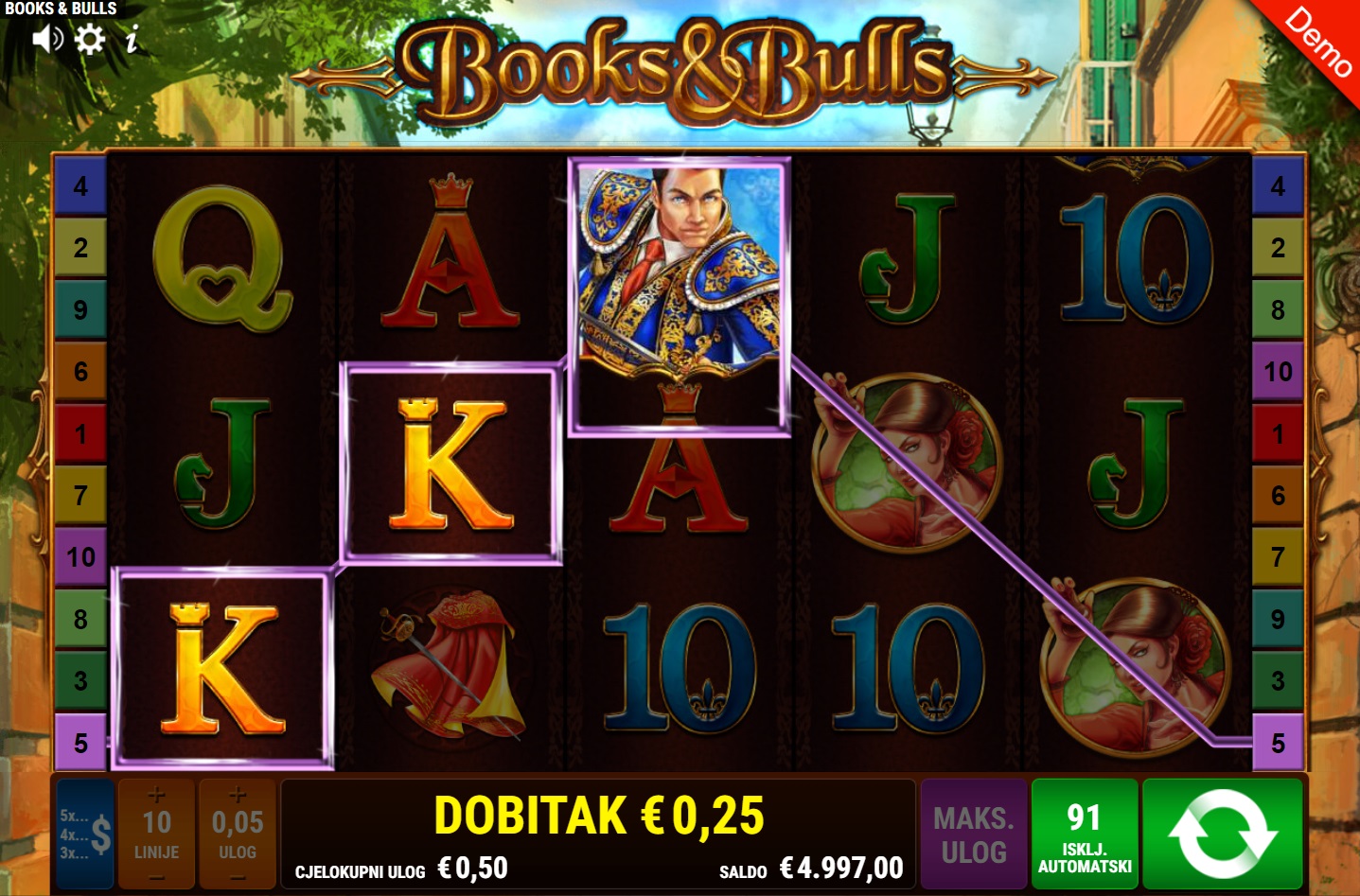Set the maximum bet (Maks. Ulog)

[974, 834]
